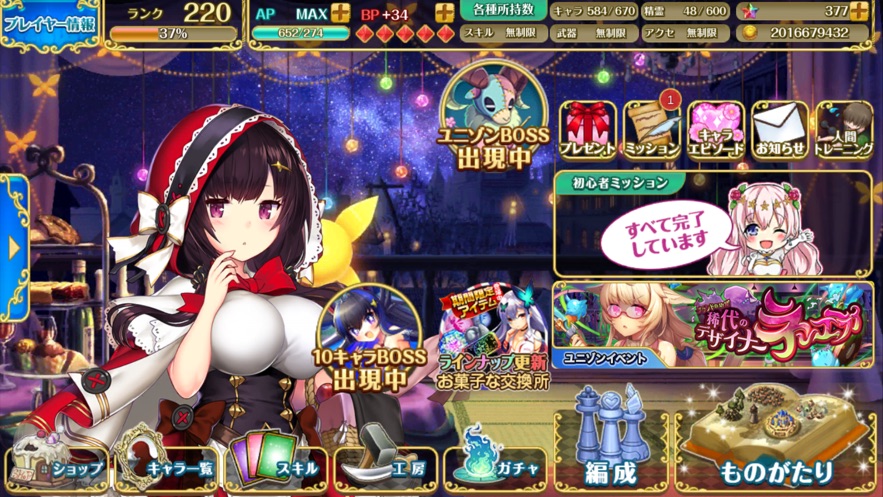Add more star gems with the plus button

coord(858,12)
